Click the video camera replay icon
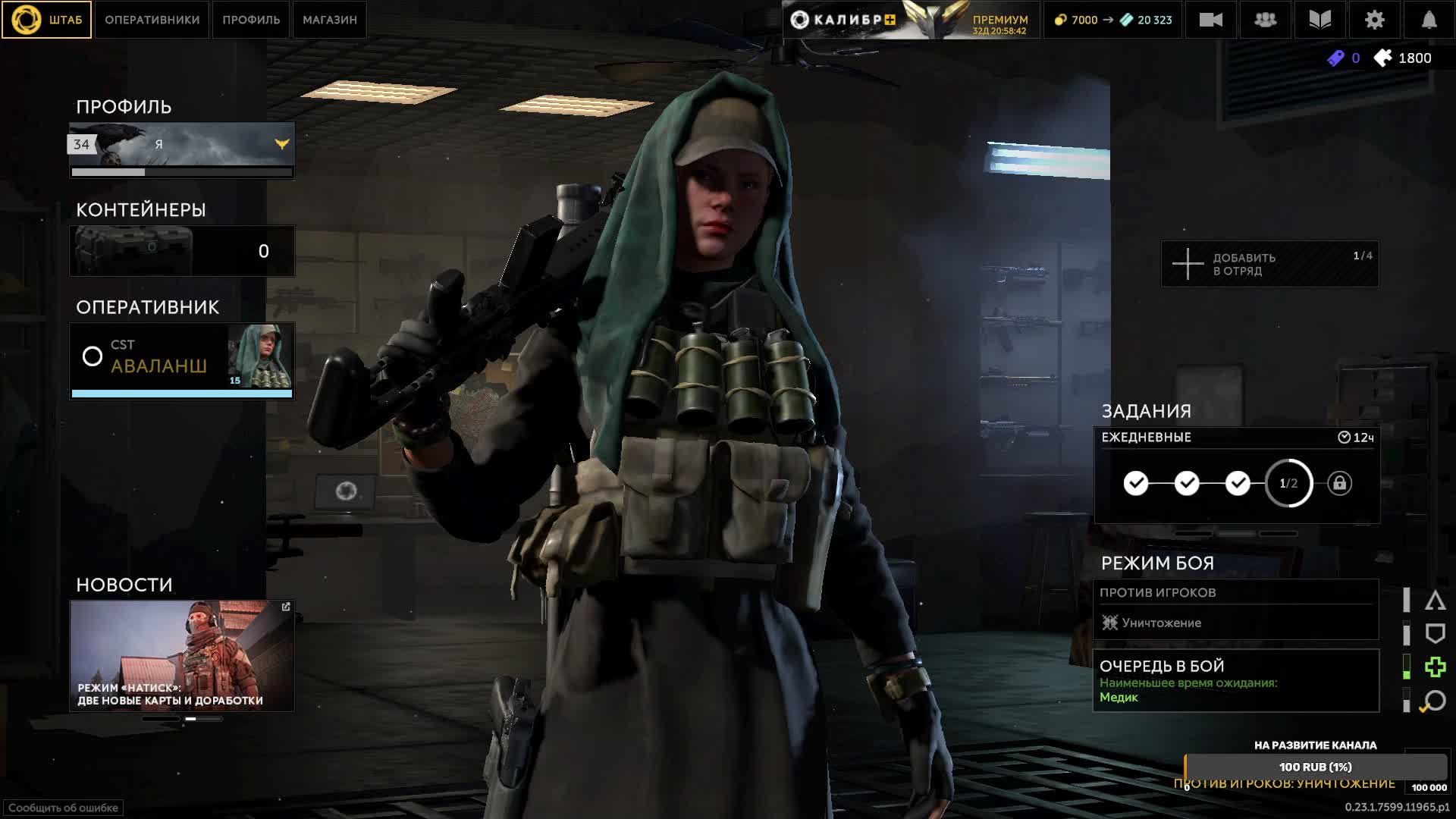This screenshot has width=1456, height=819. (1210, 20)
